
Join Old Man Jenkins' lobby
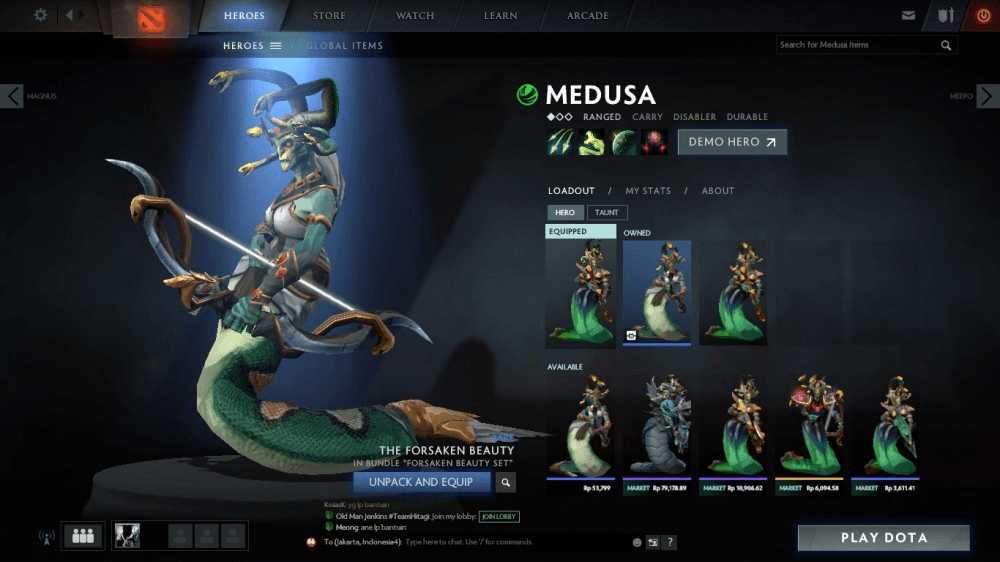click(x=499, y=516)
